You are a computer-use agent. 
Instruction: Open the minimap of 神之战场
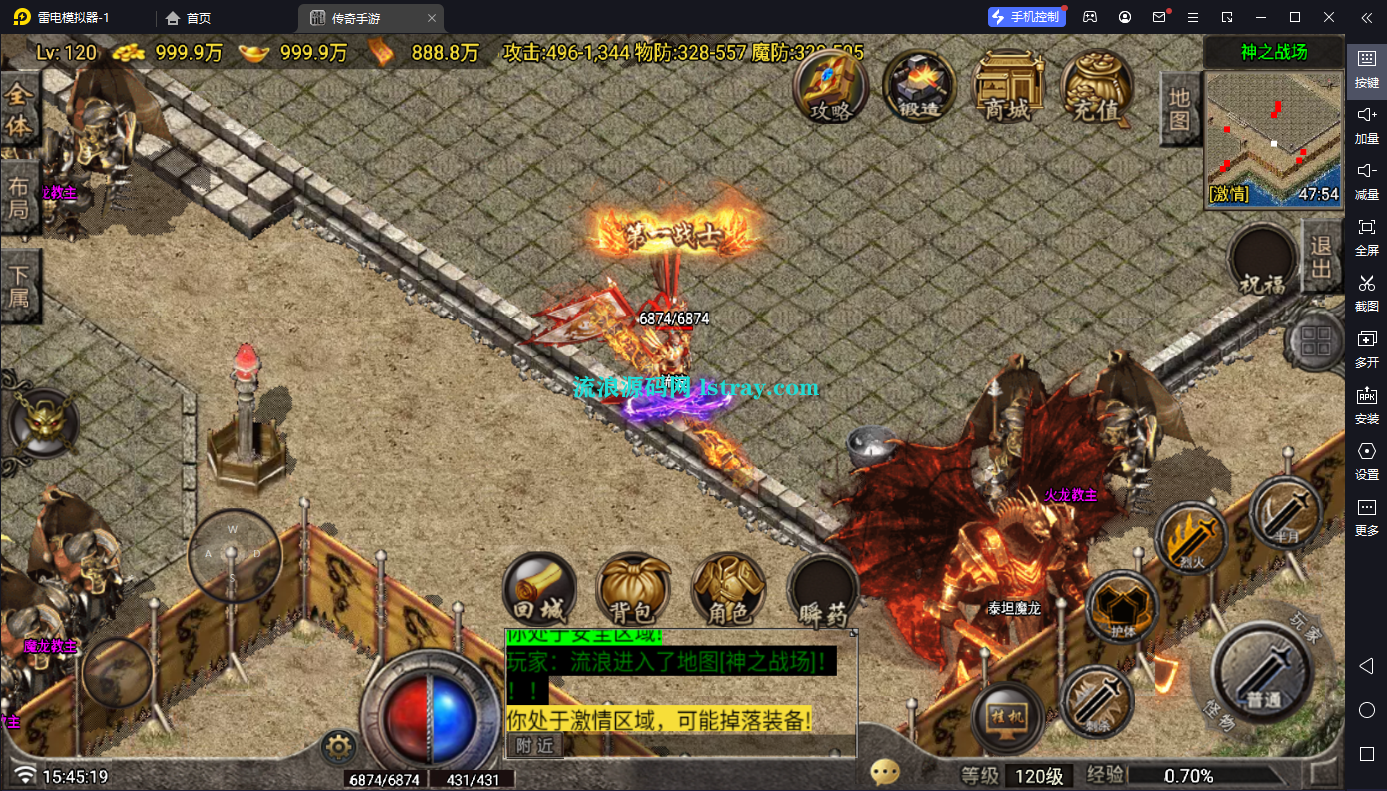coord(1273,138)
